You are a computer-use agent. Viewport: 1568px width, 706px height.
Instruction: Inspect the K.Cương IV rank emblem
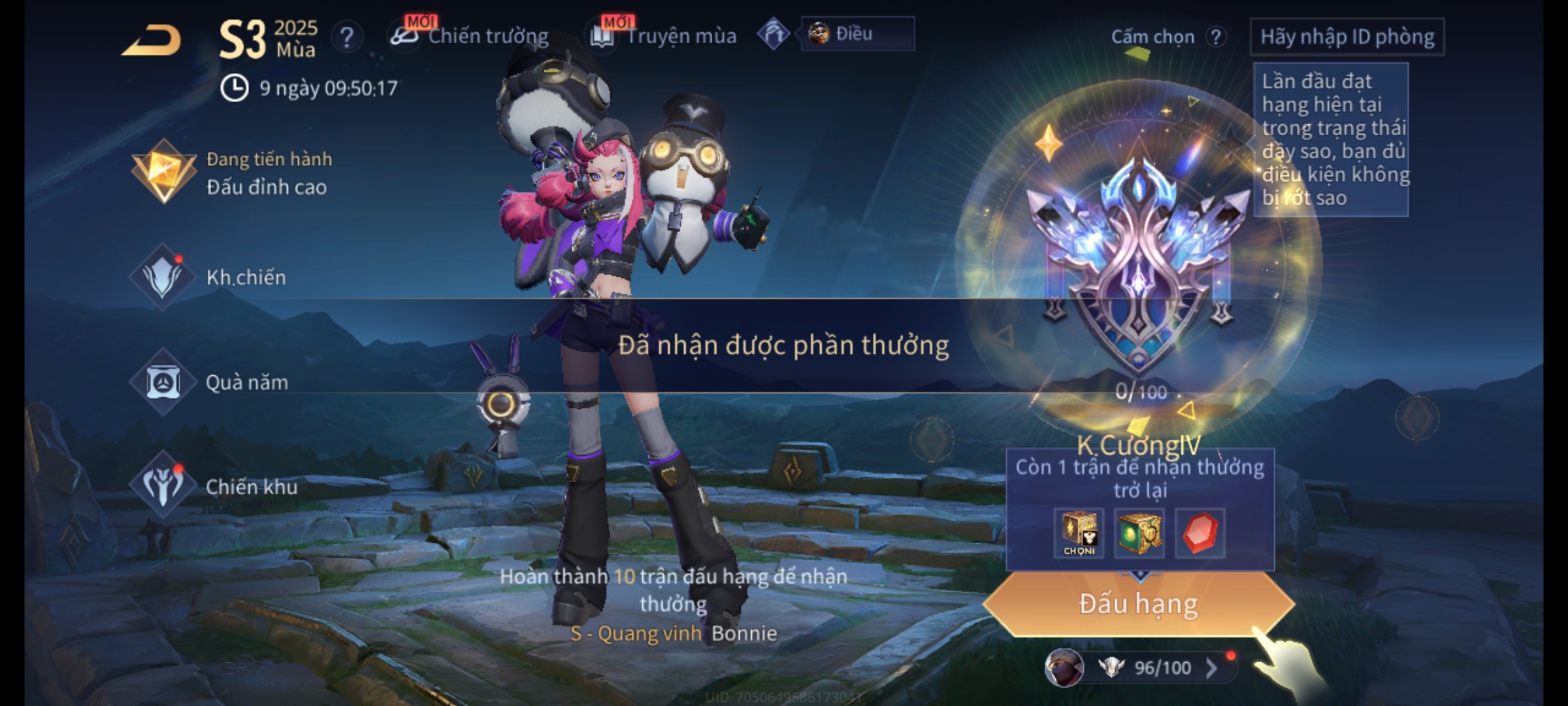point(1138,261)
